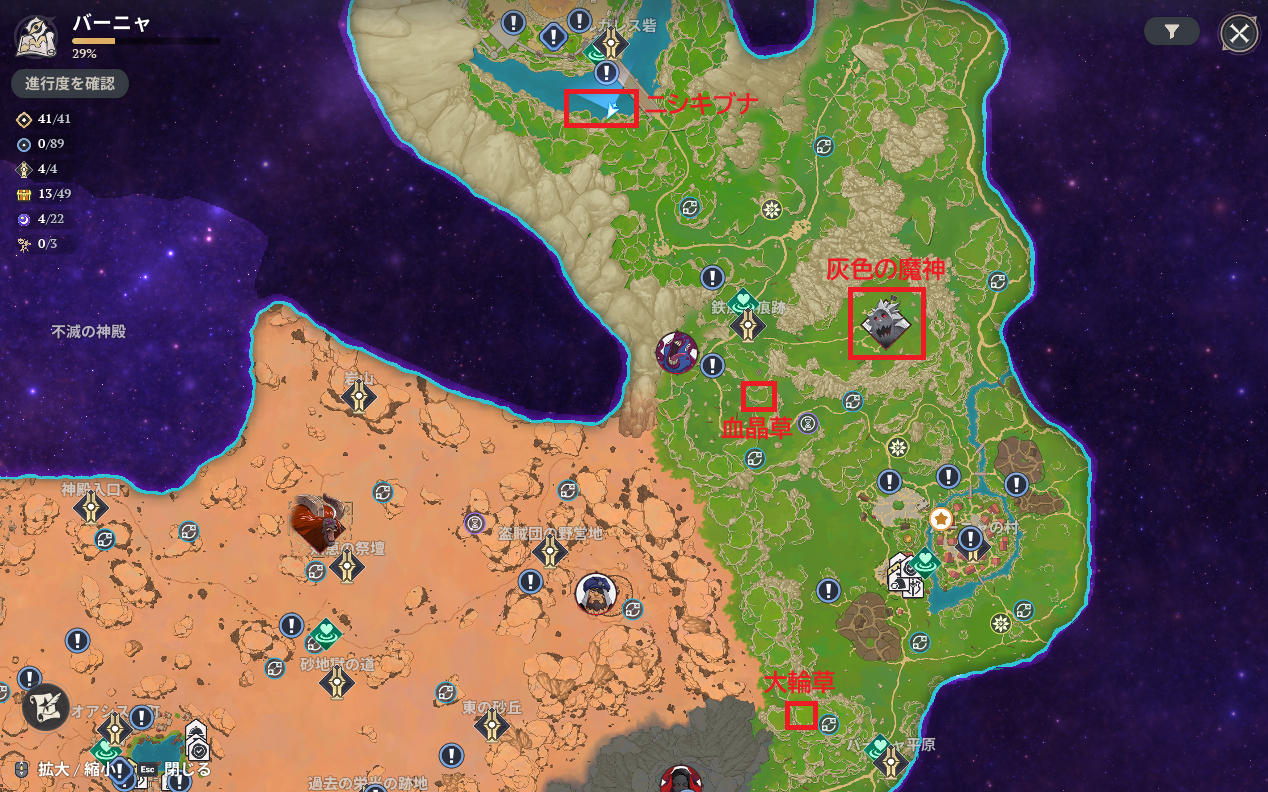Open the map marker filter
This screenshot has width=1268, height=792.
coord(1172,32)
